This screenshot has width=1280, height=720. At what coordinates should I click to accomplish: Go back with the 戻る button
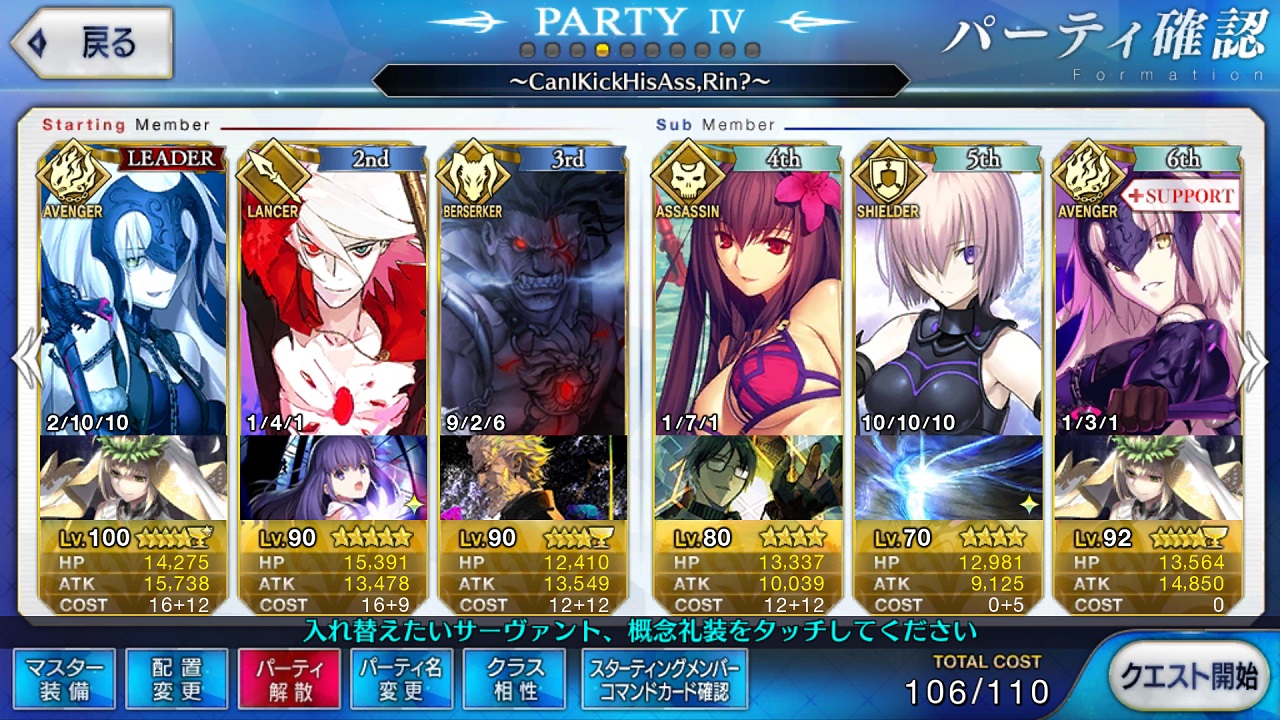coord(90,43)
